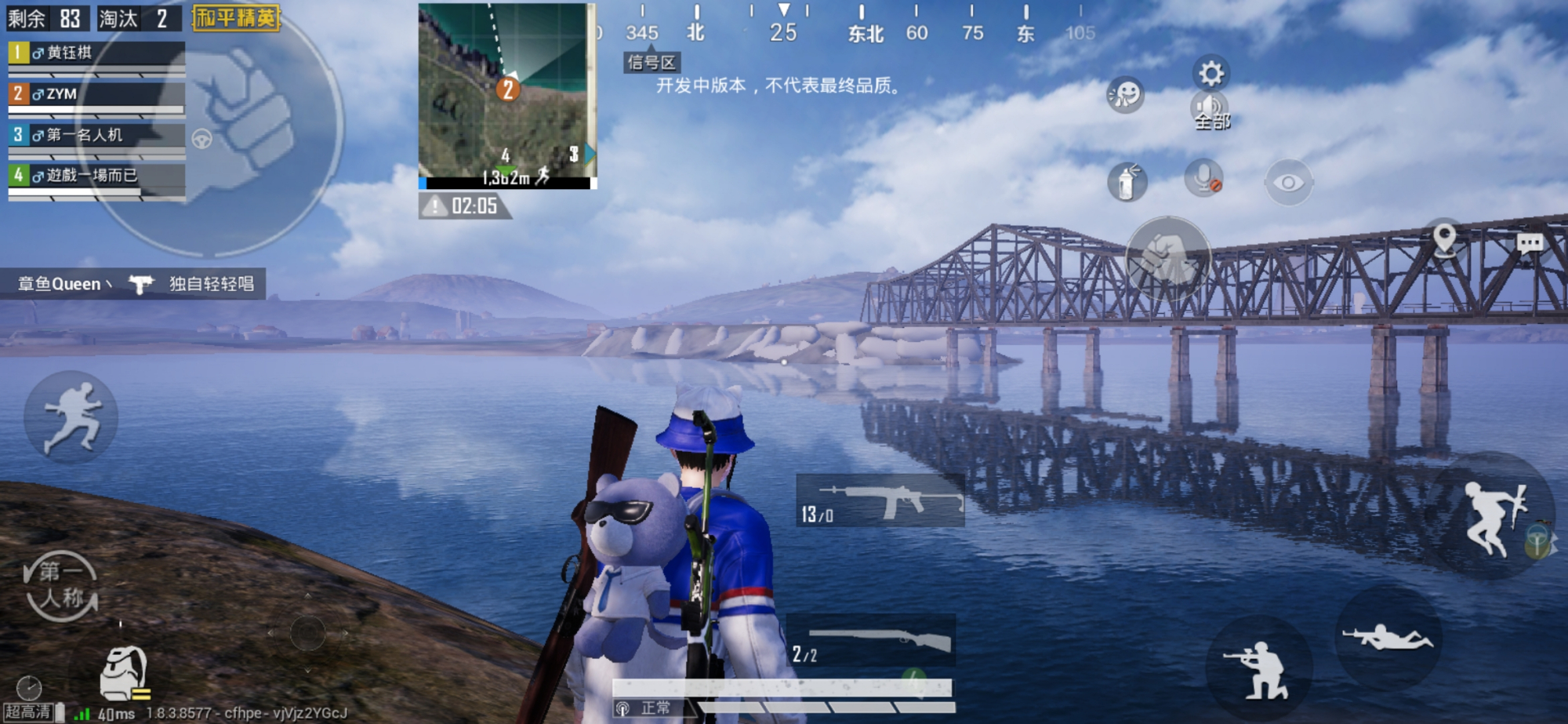
Task: Open the quick chat message bubble
Action: pyautogui.click(x=1530, y=242)
